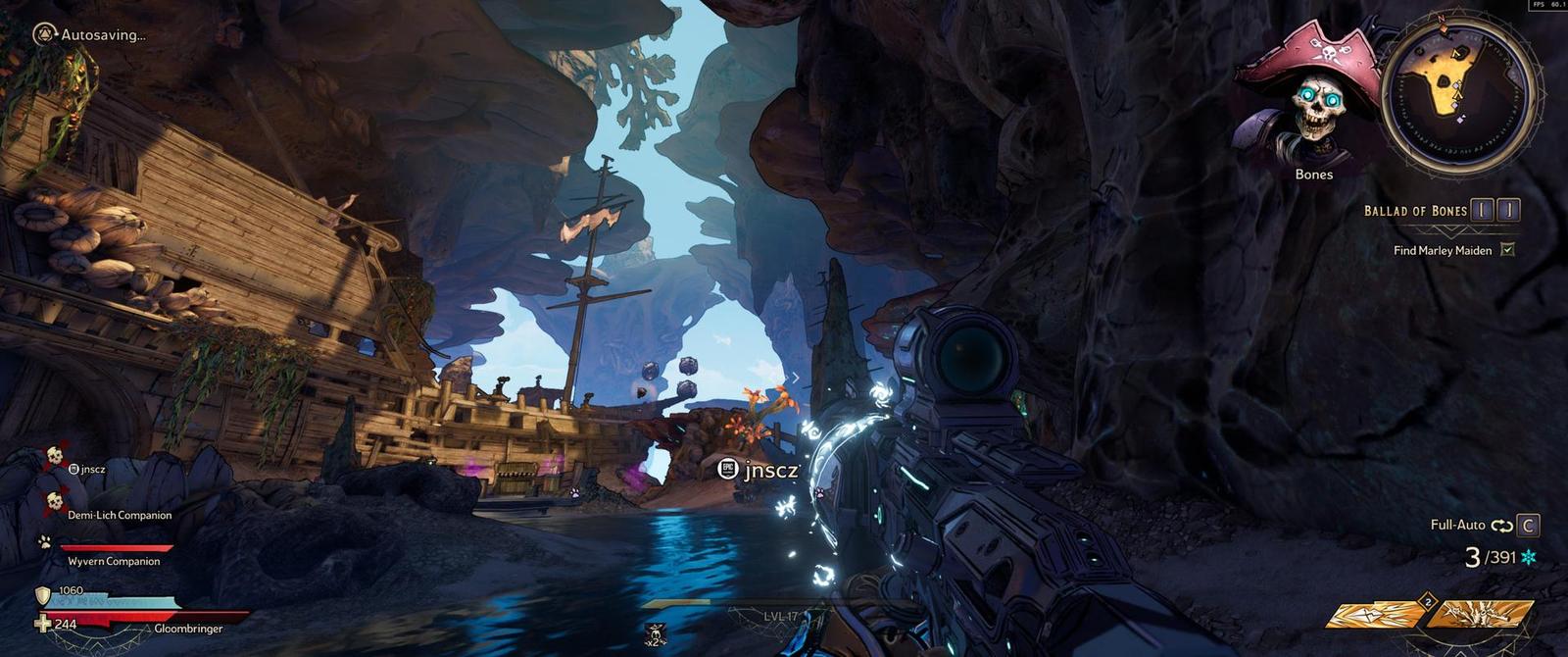Click the Full-Auto fire mode label
Image resolution: width=1568 pixels, height=657 pixels.
click(x=1457, y=526)
